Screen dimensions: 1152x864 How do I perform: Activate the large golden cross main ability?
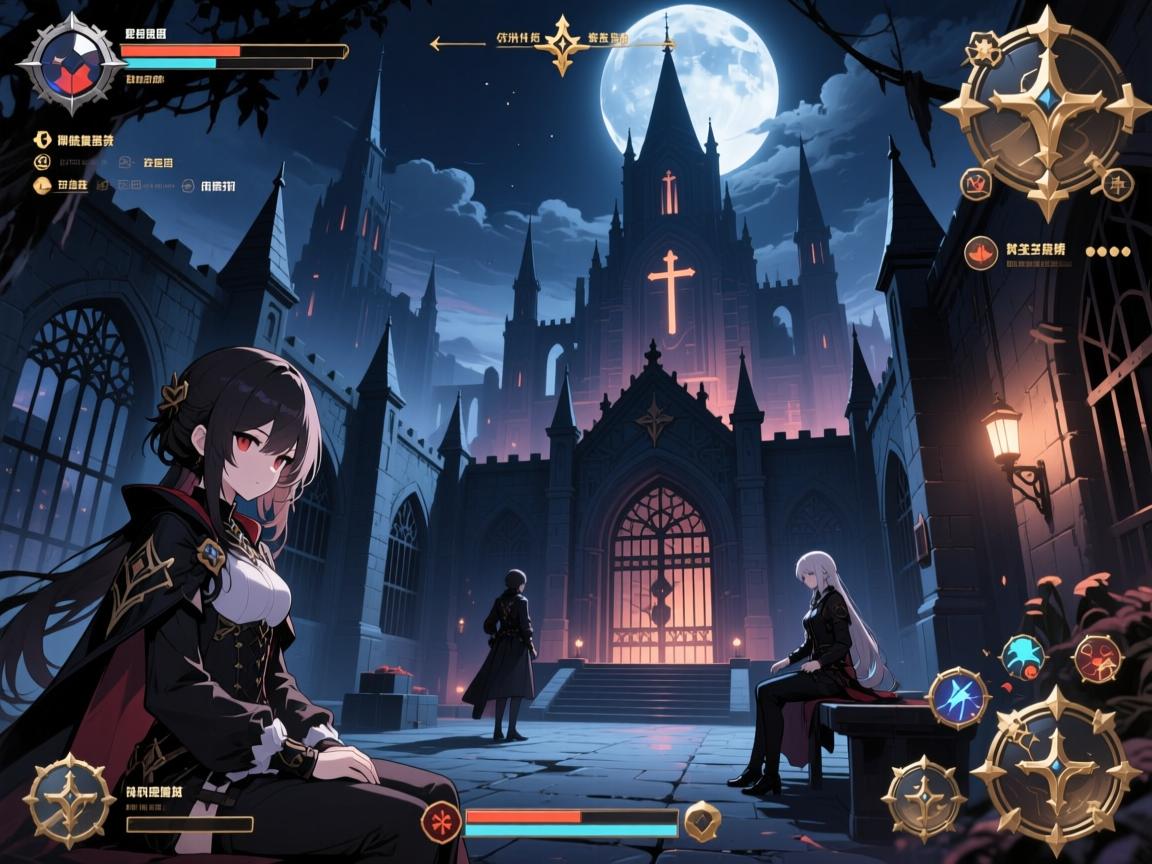(1055, 771)
